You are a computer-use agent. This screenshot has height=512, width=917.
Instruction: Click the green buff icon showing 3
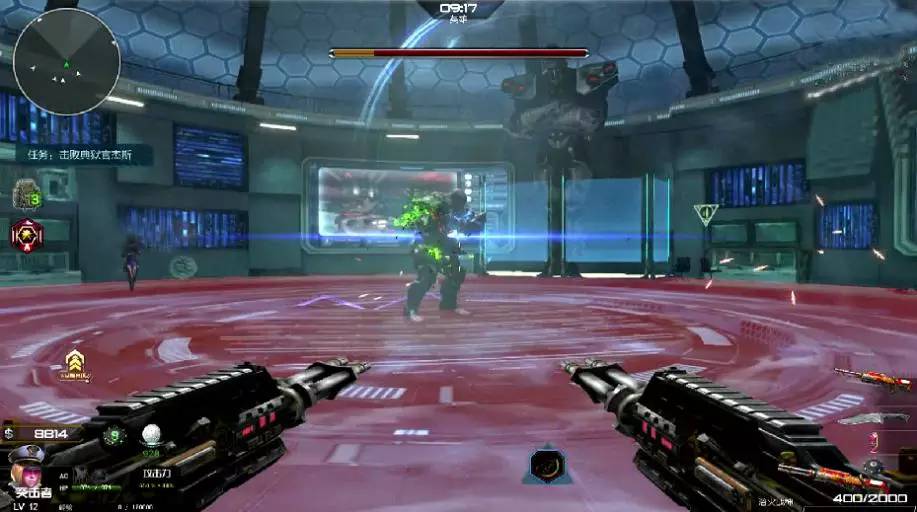pos(26,196)
